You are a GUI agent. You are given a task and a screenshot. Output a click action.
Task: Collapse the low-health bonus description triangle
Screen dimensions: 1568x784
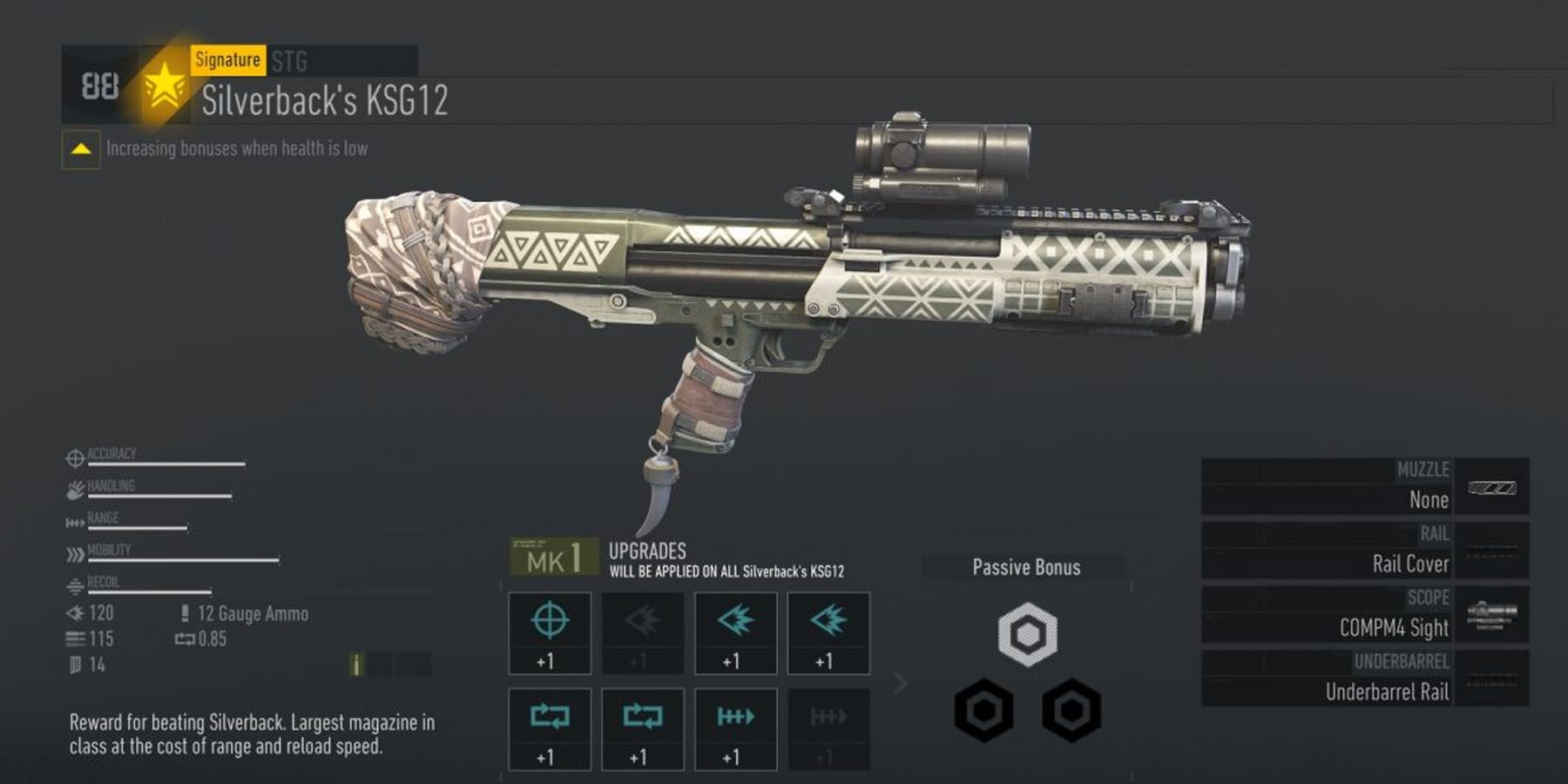coord(81,148)
